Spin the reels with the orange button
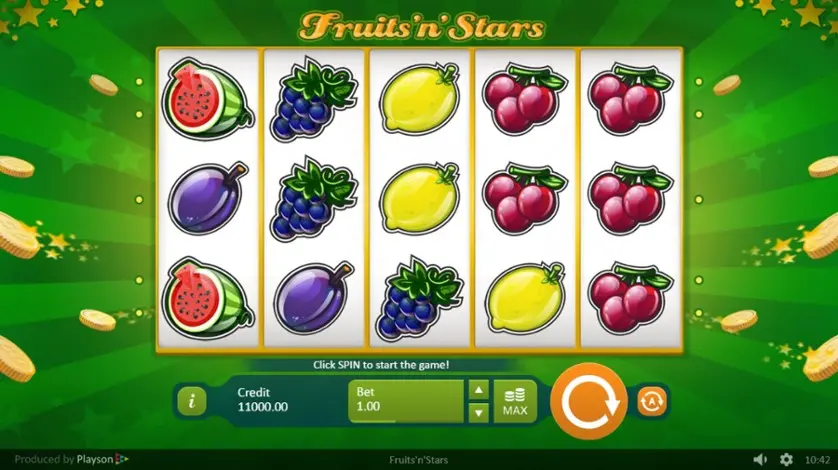Viewport: 838px width, 470px height. pyautogui.click(x=588, y=401)
